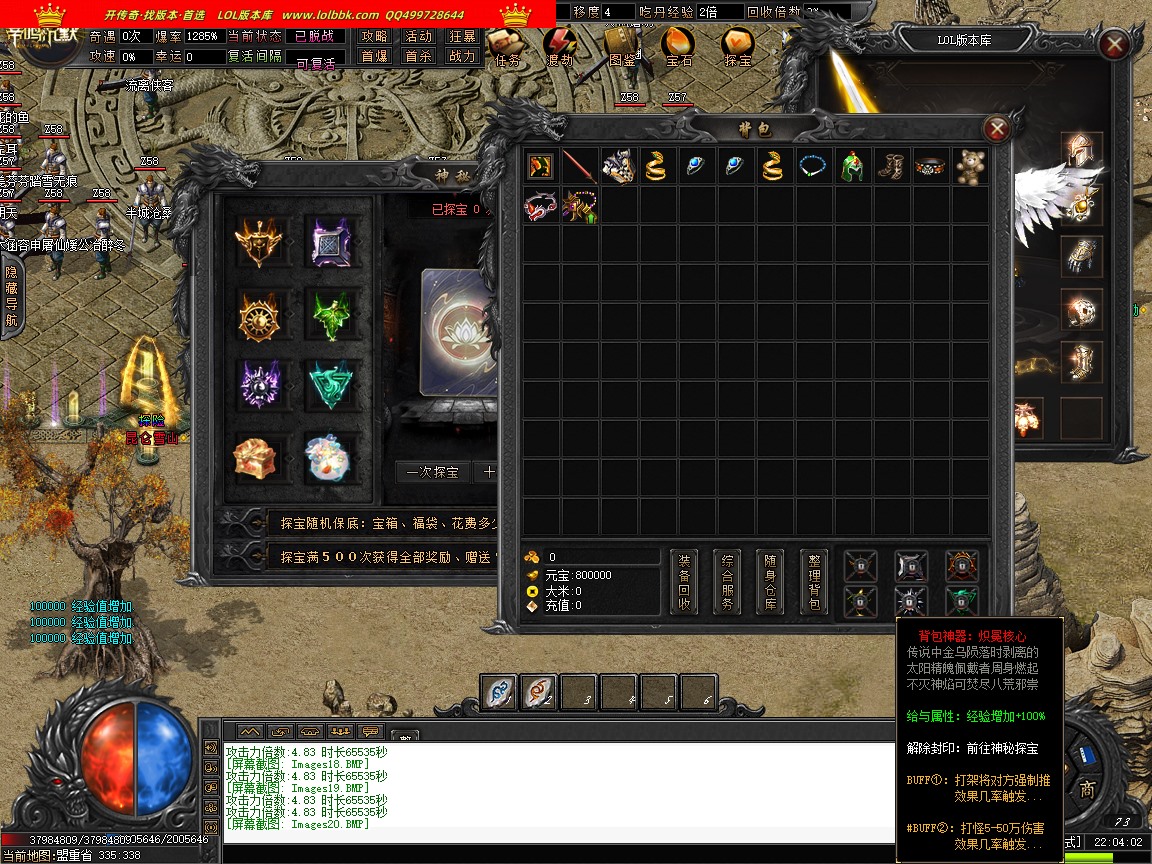Select the green helmet in the backpack

coord(852,166)
